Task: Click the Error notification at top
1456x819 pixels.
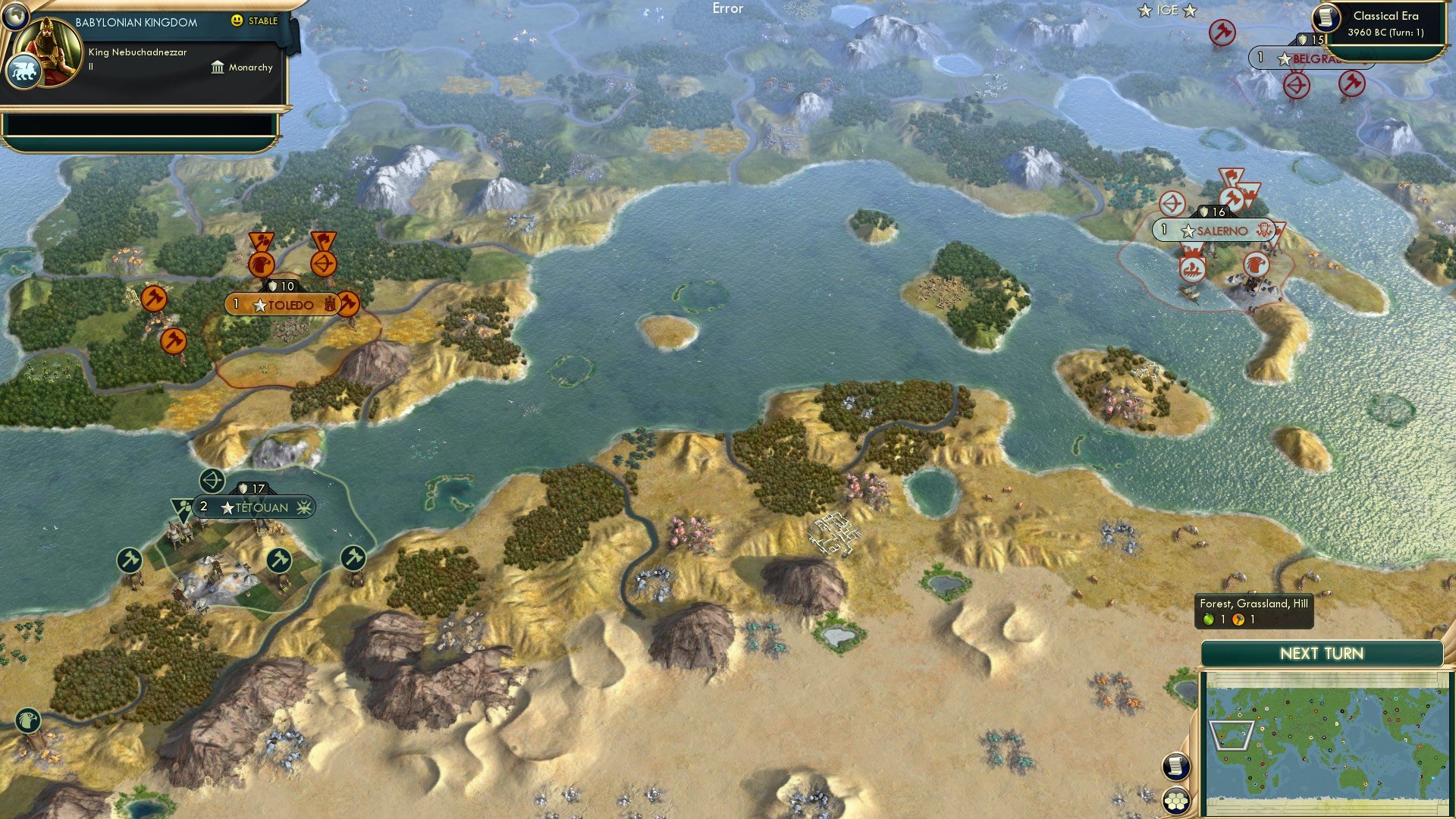Action: click(x=729, y=8)
